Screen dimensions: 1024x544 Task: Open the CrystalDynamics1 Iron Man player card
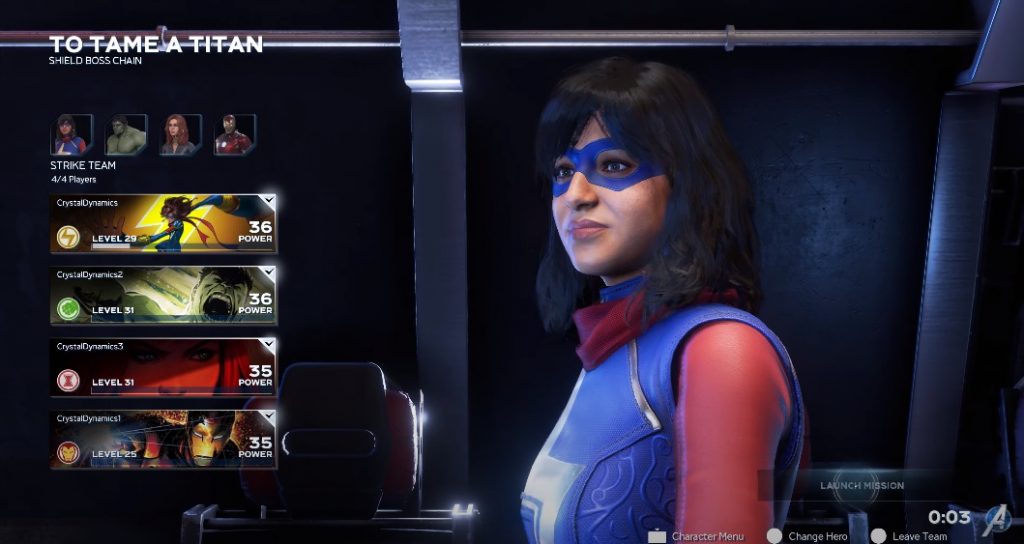click(163, 439)
